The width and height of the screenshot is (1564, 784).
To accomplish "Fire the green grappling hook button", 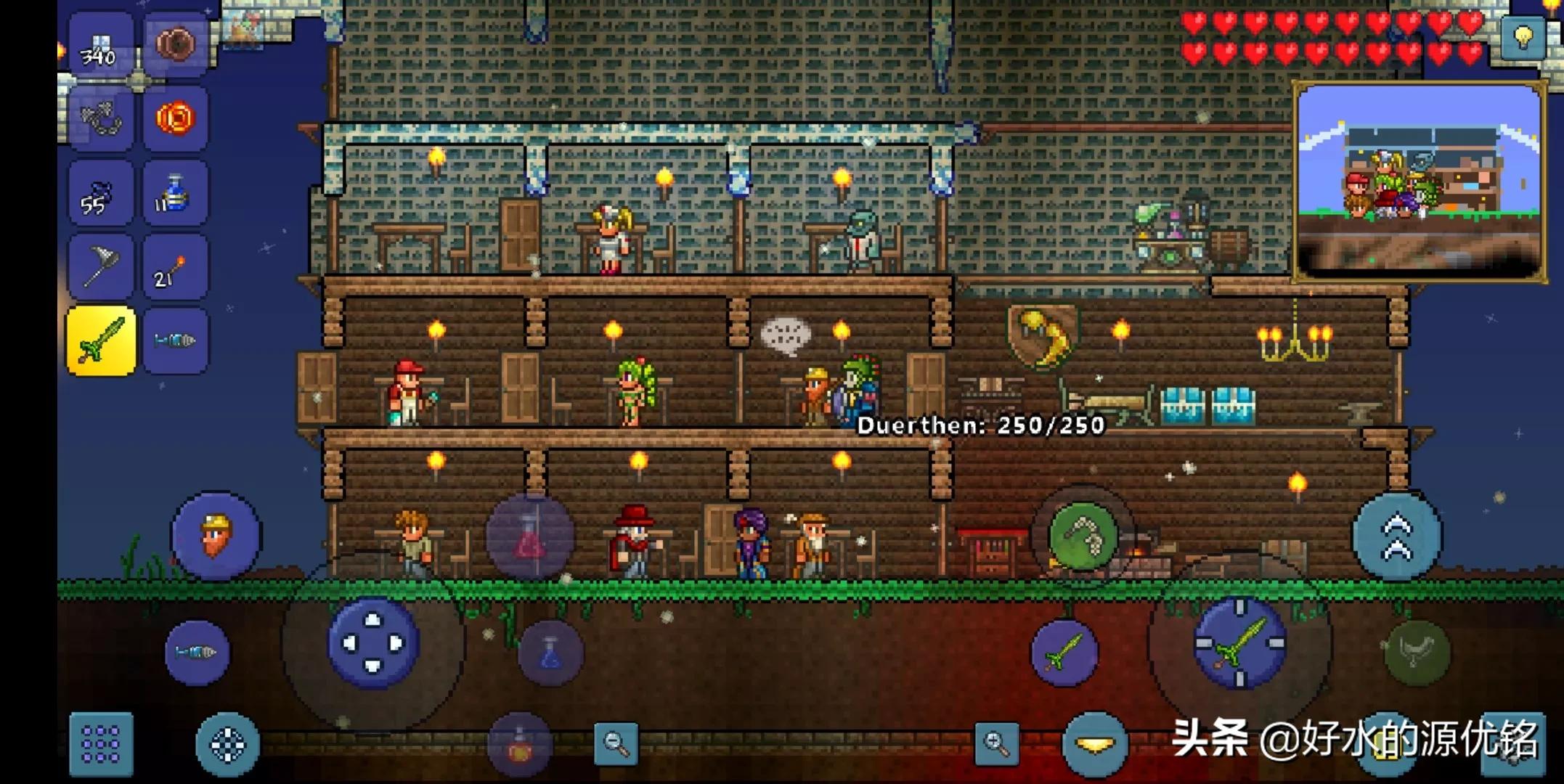I will coord(1083,536).
